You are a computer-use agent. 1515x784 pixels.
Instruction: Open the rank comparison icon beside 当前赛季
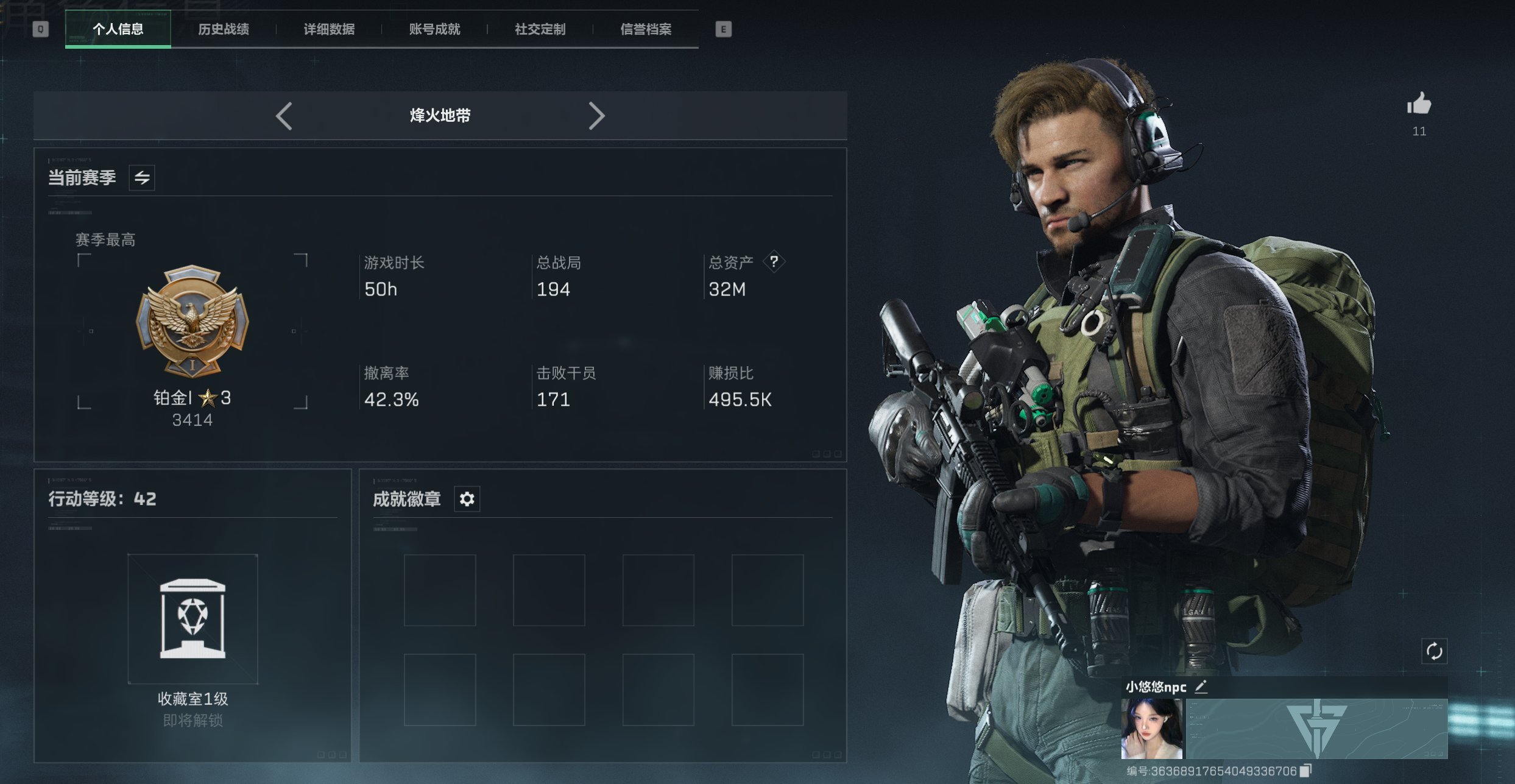click(141, 177)
